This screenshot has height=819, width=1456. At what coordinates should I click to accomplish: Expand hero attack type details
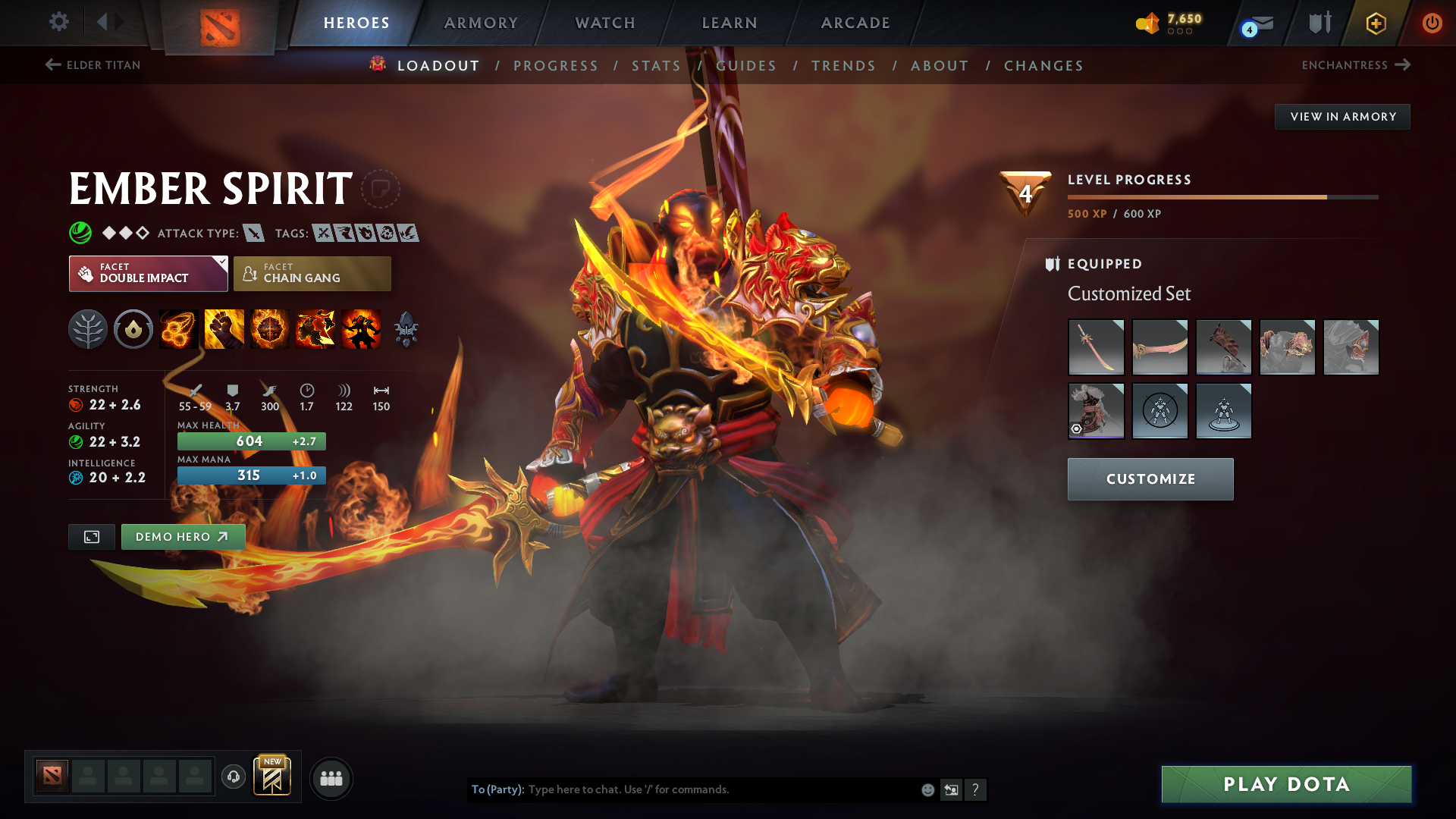click(253, 233)
